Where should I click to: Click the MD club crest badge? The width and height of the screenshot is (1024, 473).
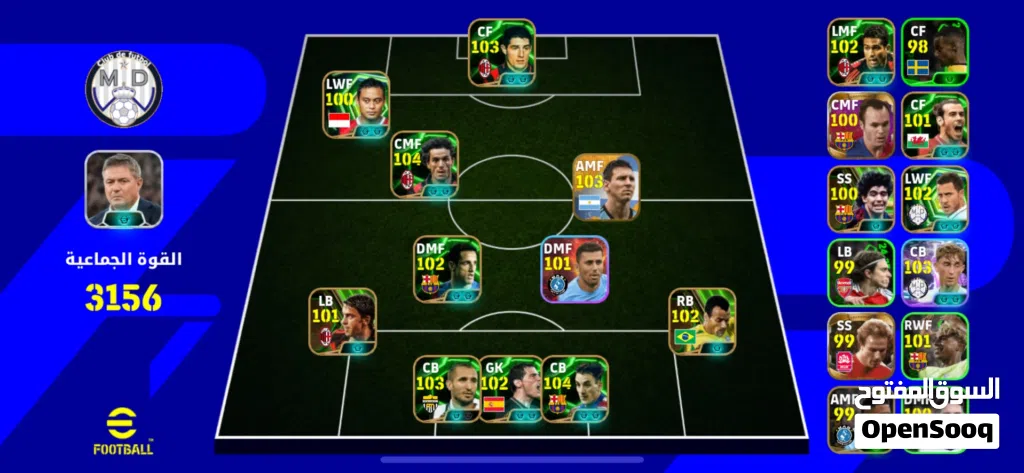tap(124, 91)
